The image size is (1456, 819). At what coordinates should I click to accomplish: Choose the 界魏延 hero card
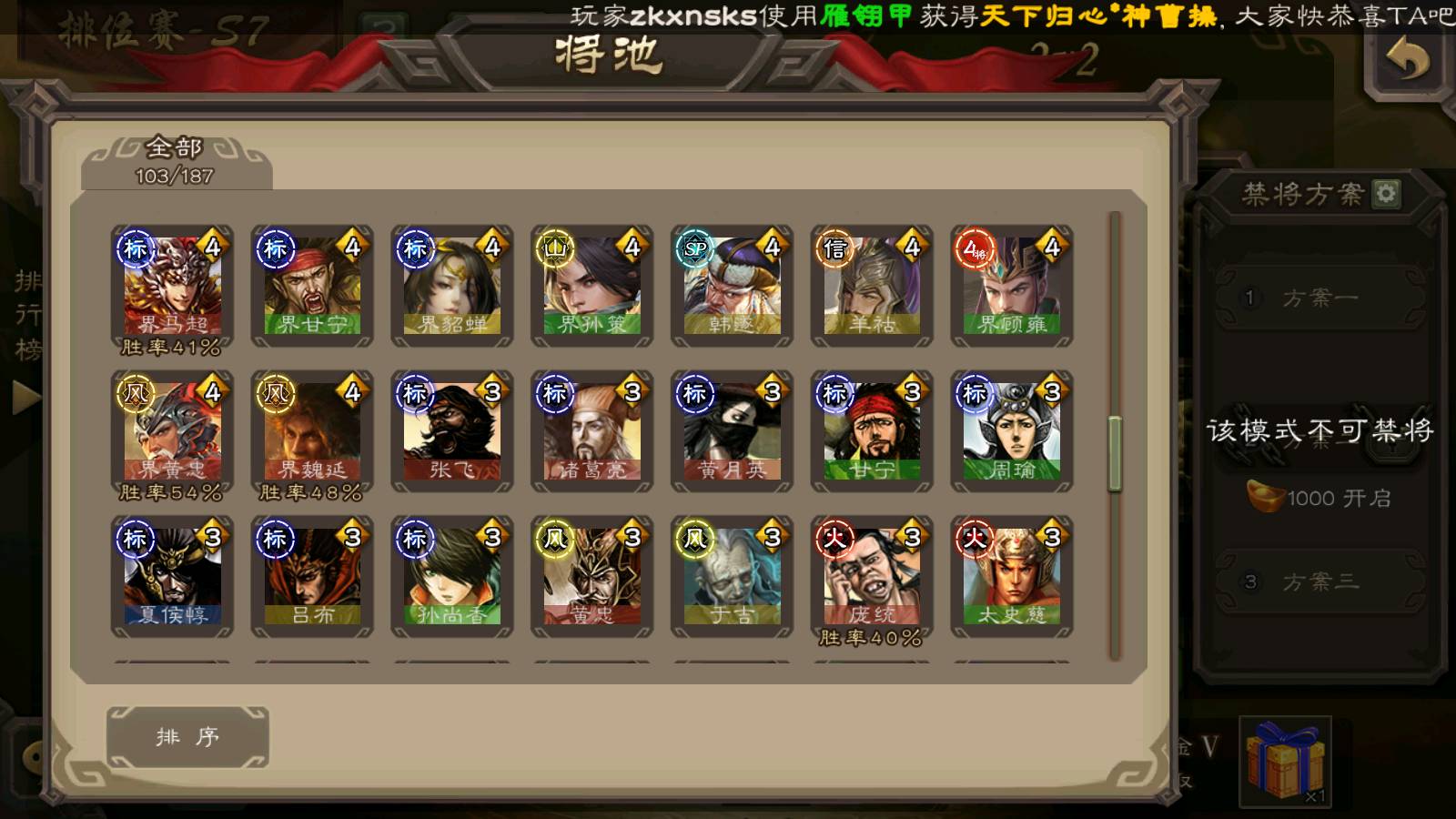pyautogui.click(x=312, y=432)
